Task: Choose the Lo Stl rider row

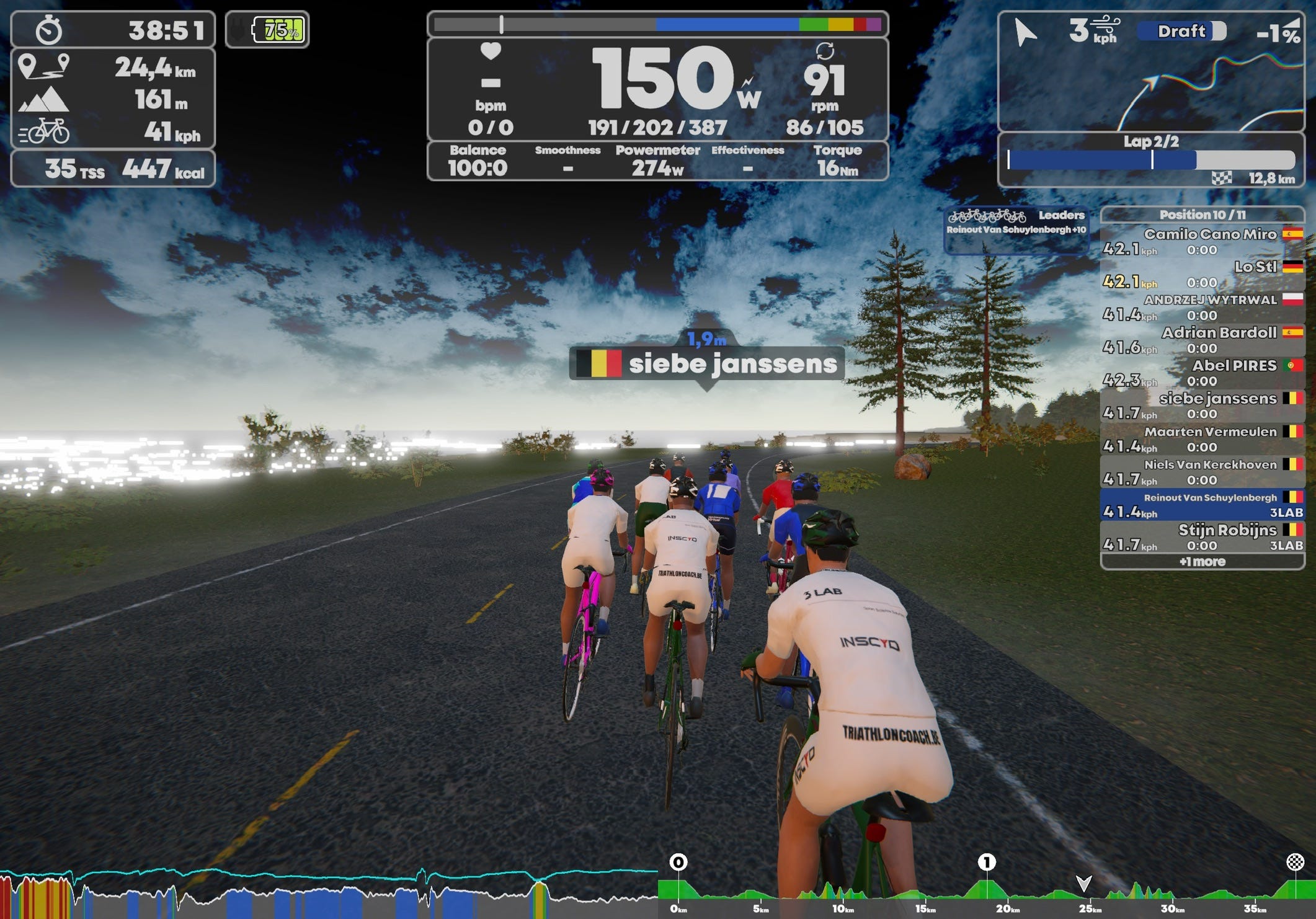Action: pyautogui.click(x=1202, y=275)
